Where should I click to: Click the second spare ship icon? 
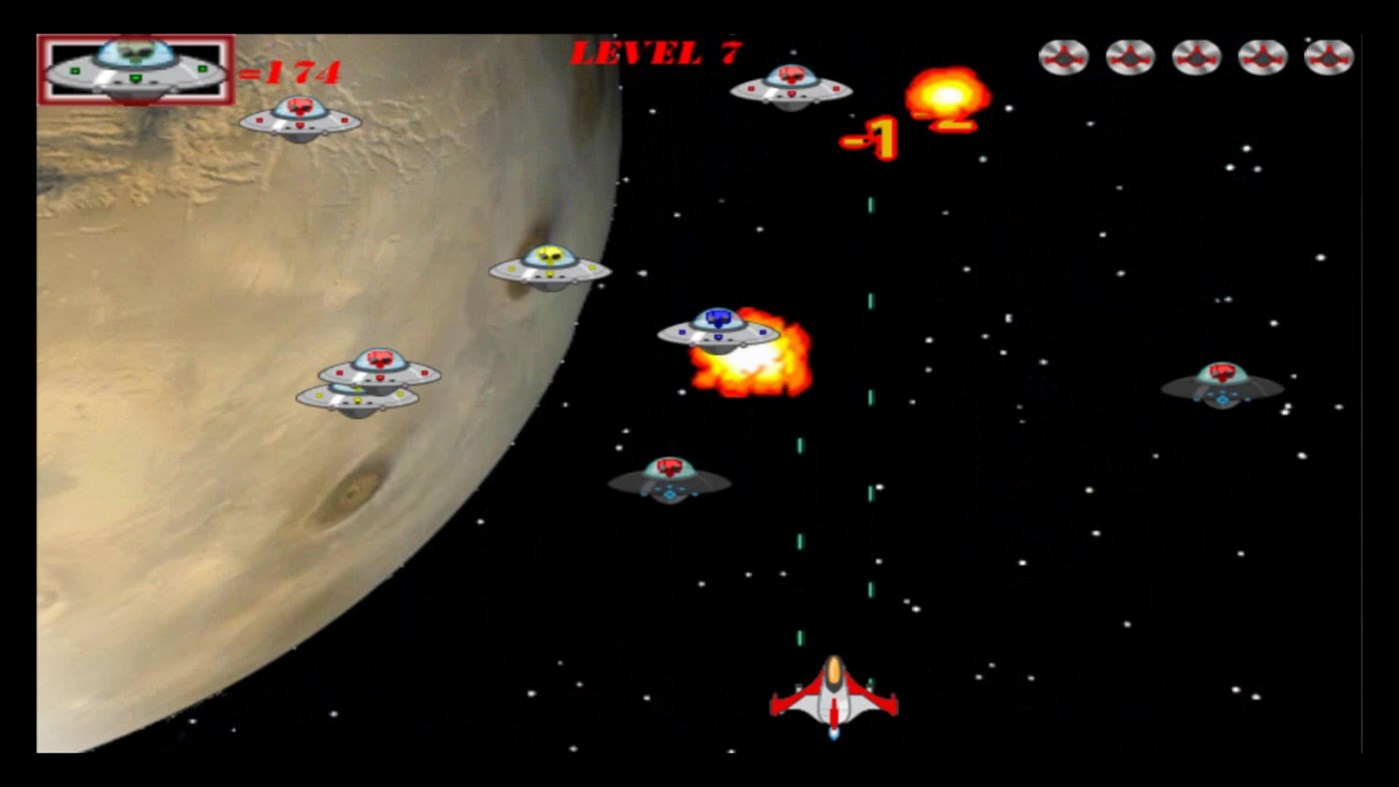click(1130, 58)
